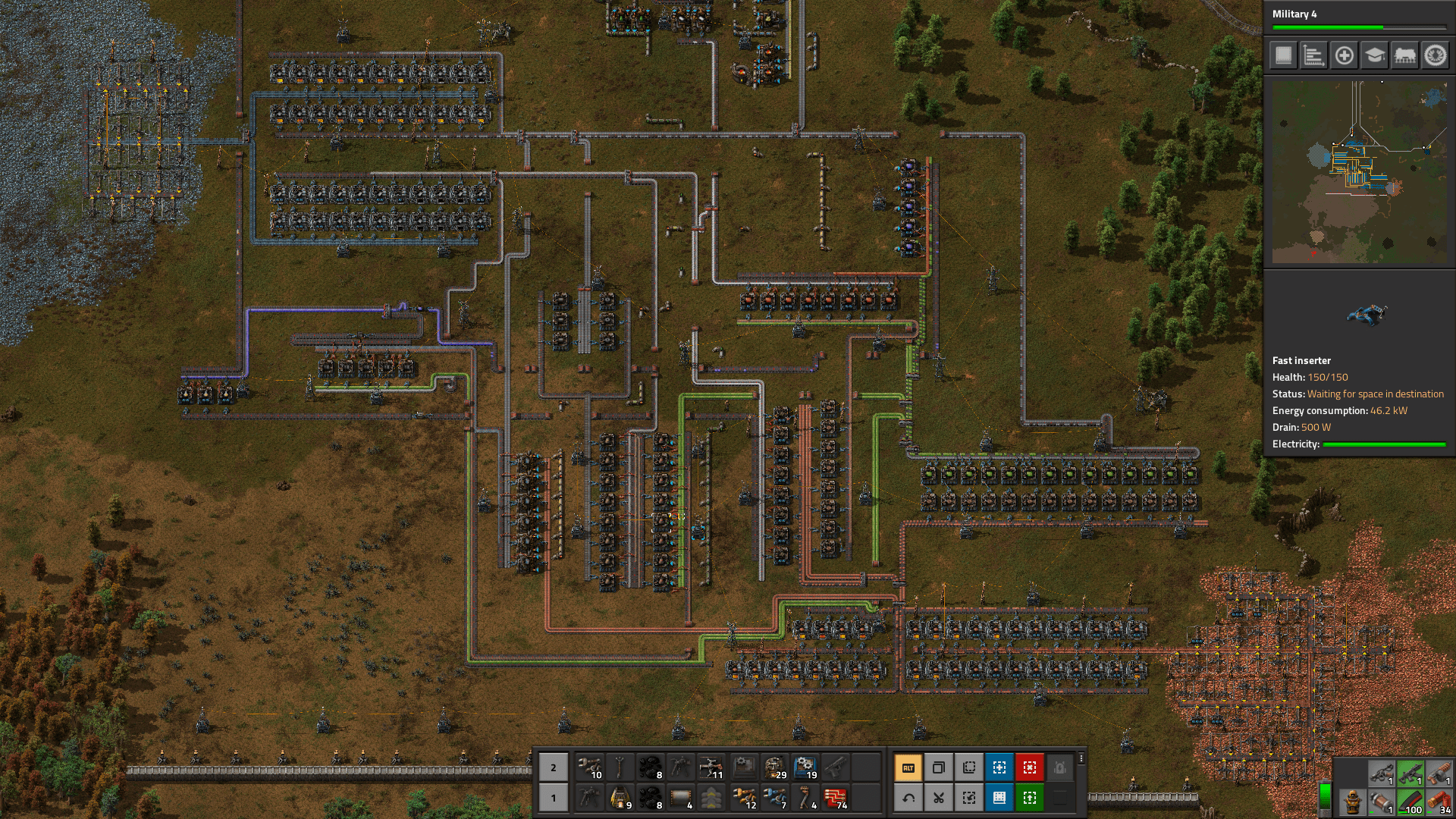Click the undo shortcut button
This screenshot has width=1456, height=819.
tap(908, 798)
